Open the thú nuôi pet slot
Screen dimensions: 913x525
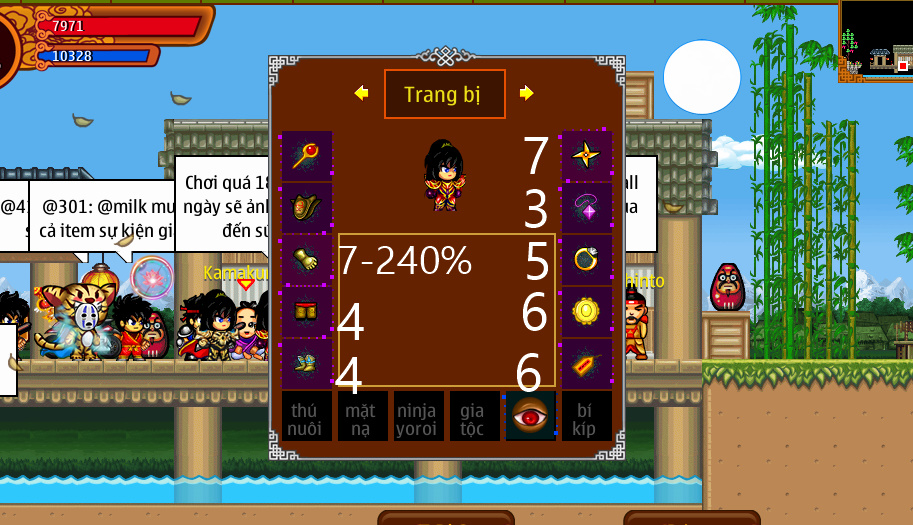click(306, 416)
